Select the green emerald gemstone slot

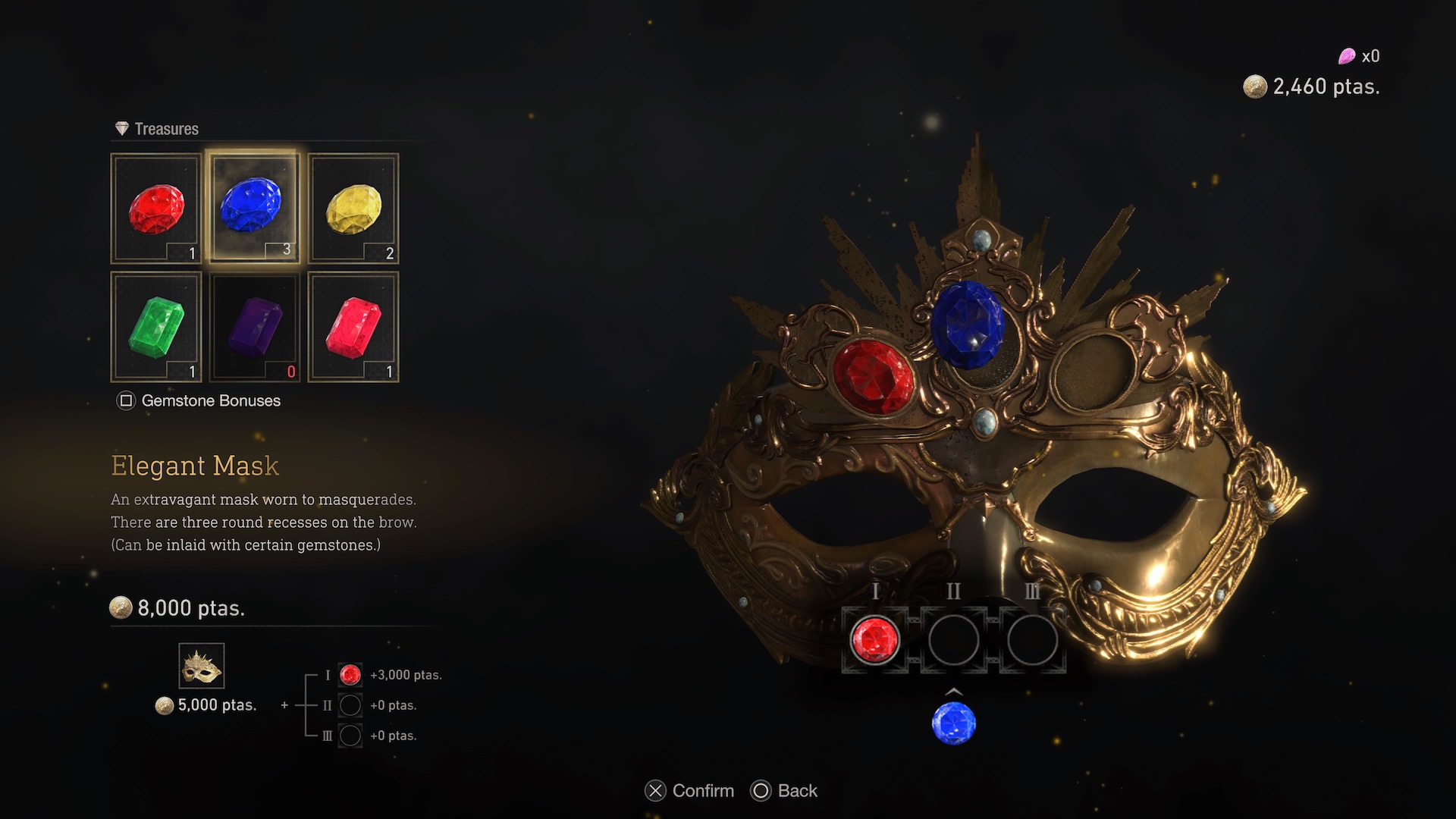coord(156,327)
